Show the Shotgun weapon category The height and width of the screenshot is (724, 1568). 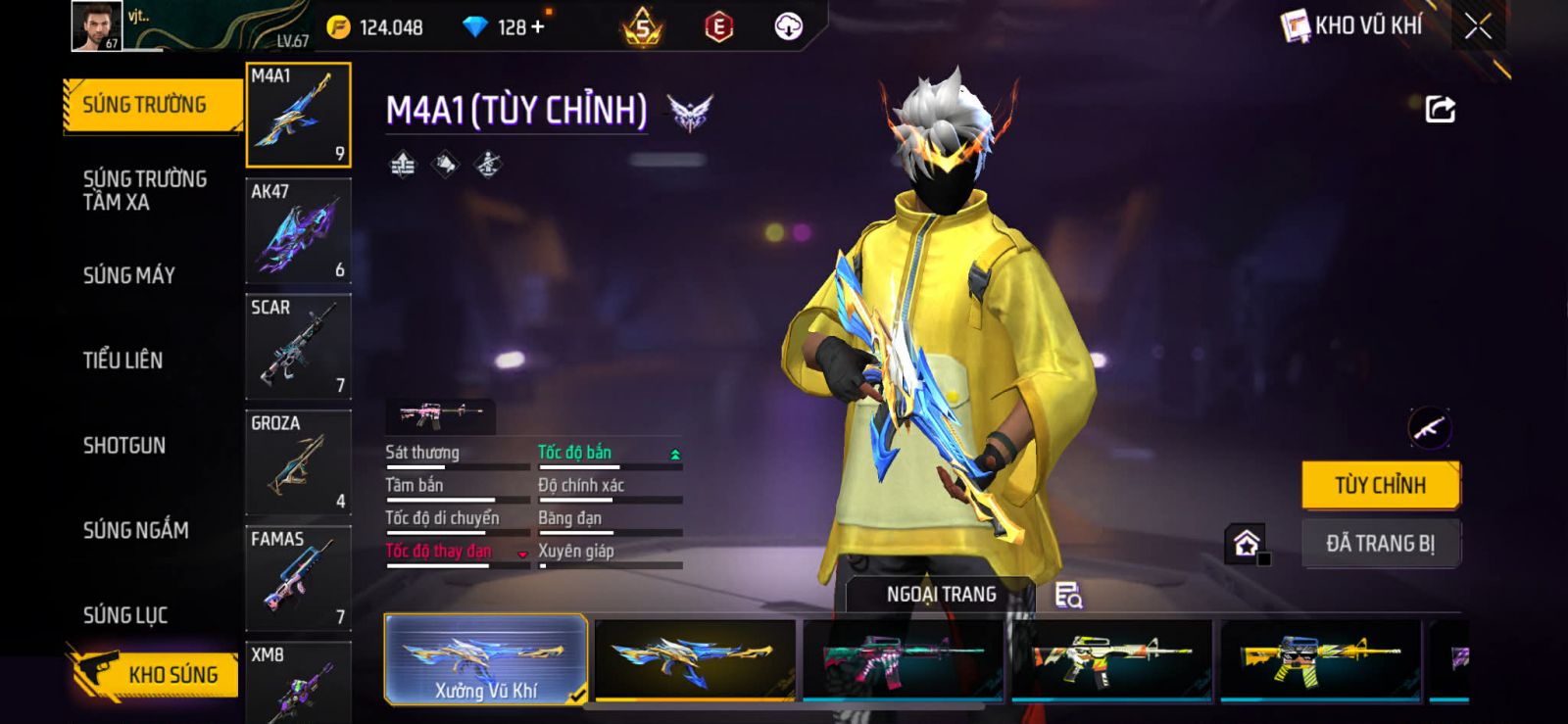(x=123, y=446)
